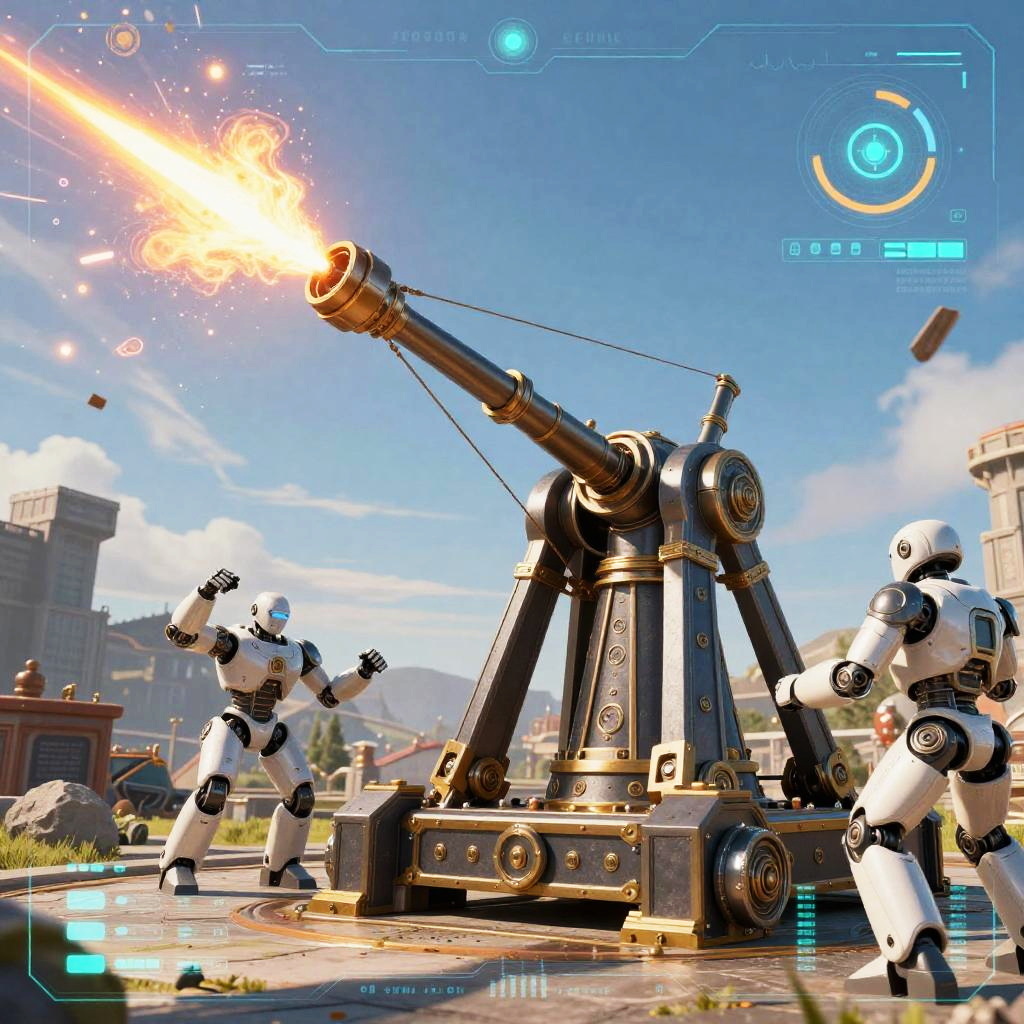The image size is (1024, 1024).
Task: Click the small square icon beneath the radar
Action: (x=958, y=215)
